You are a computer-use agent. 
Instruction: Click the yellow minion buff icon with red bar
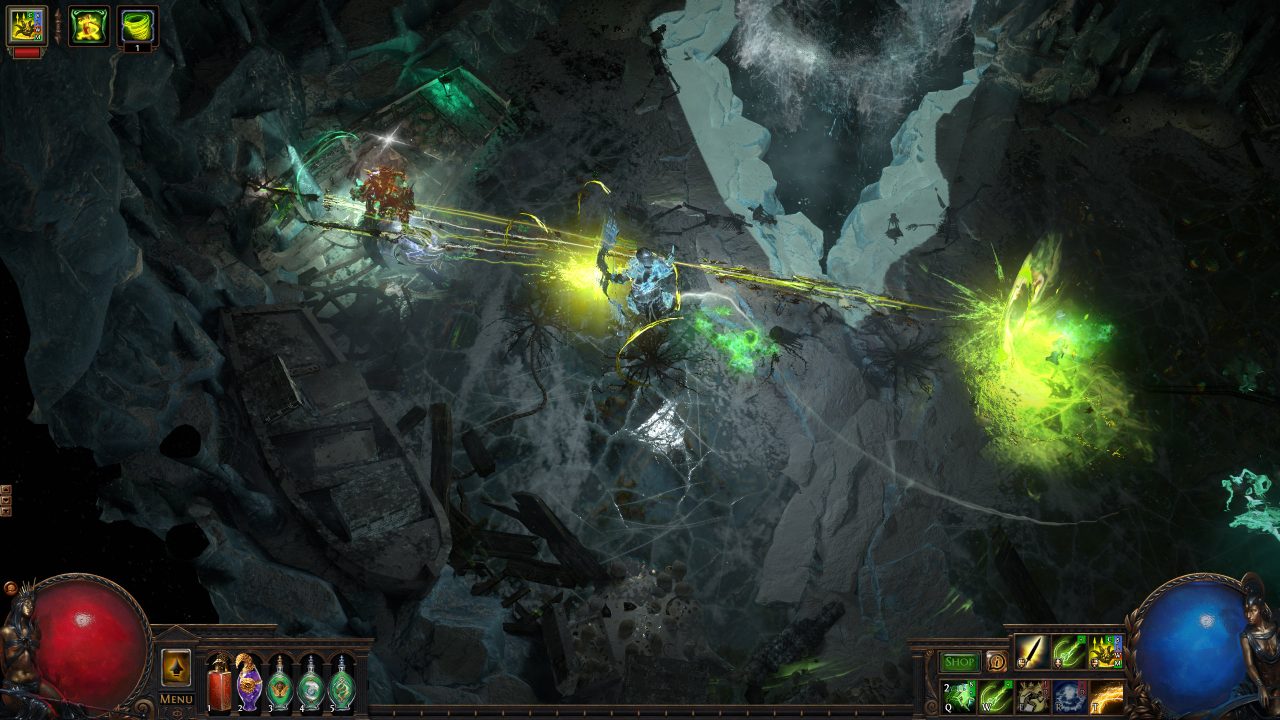[x=27, y=26]
